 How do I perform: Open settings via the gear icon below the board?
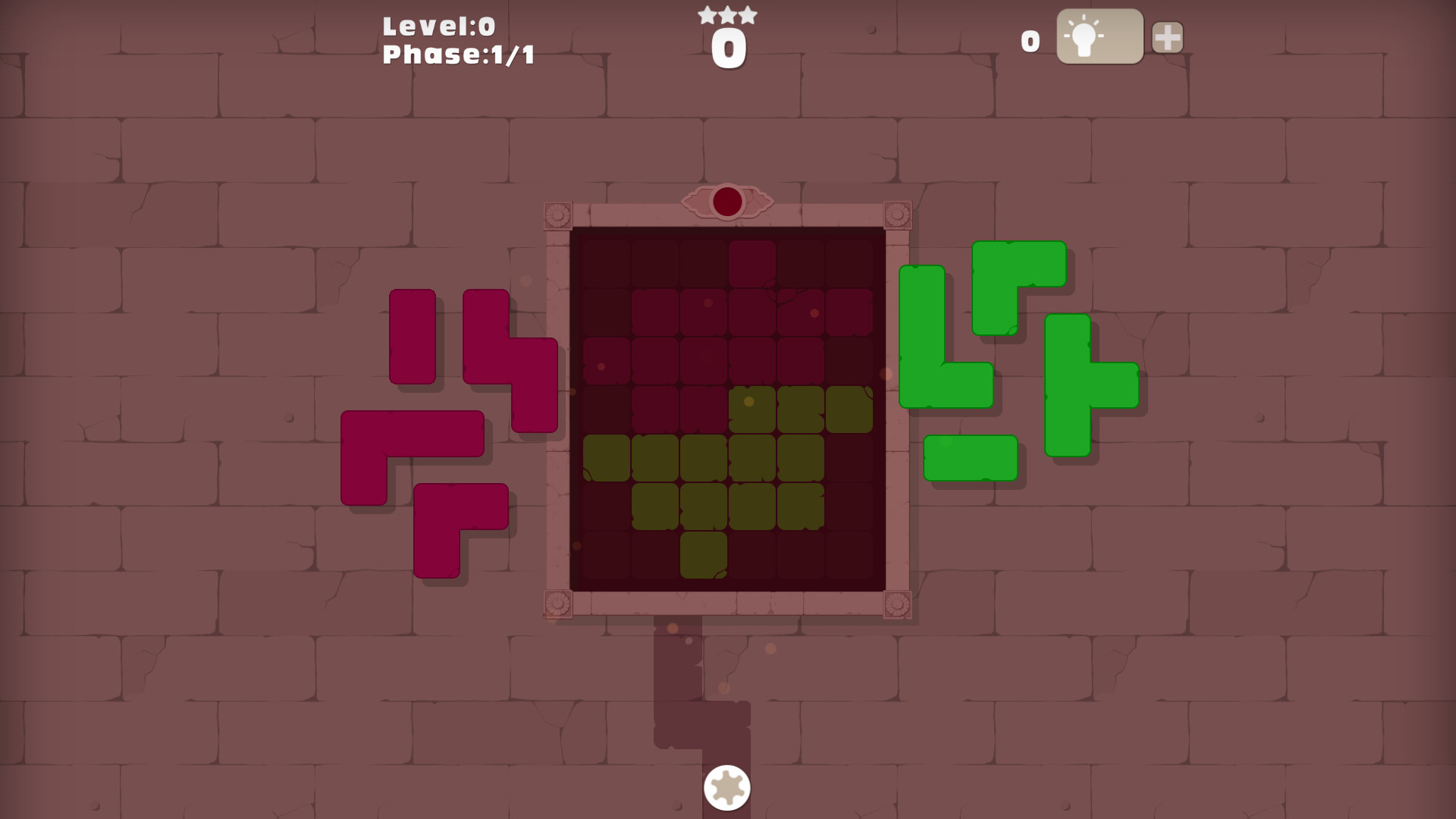tap(726, 788)
